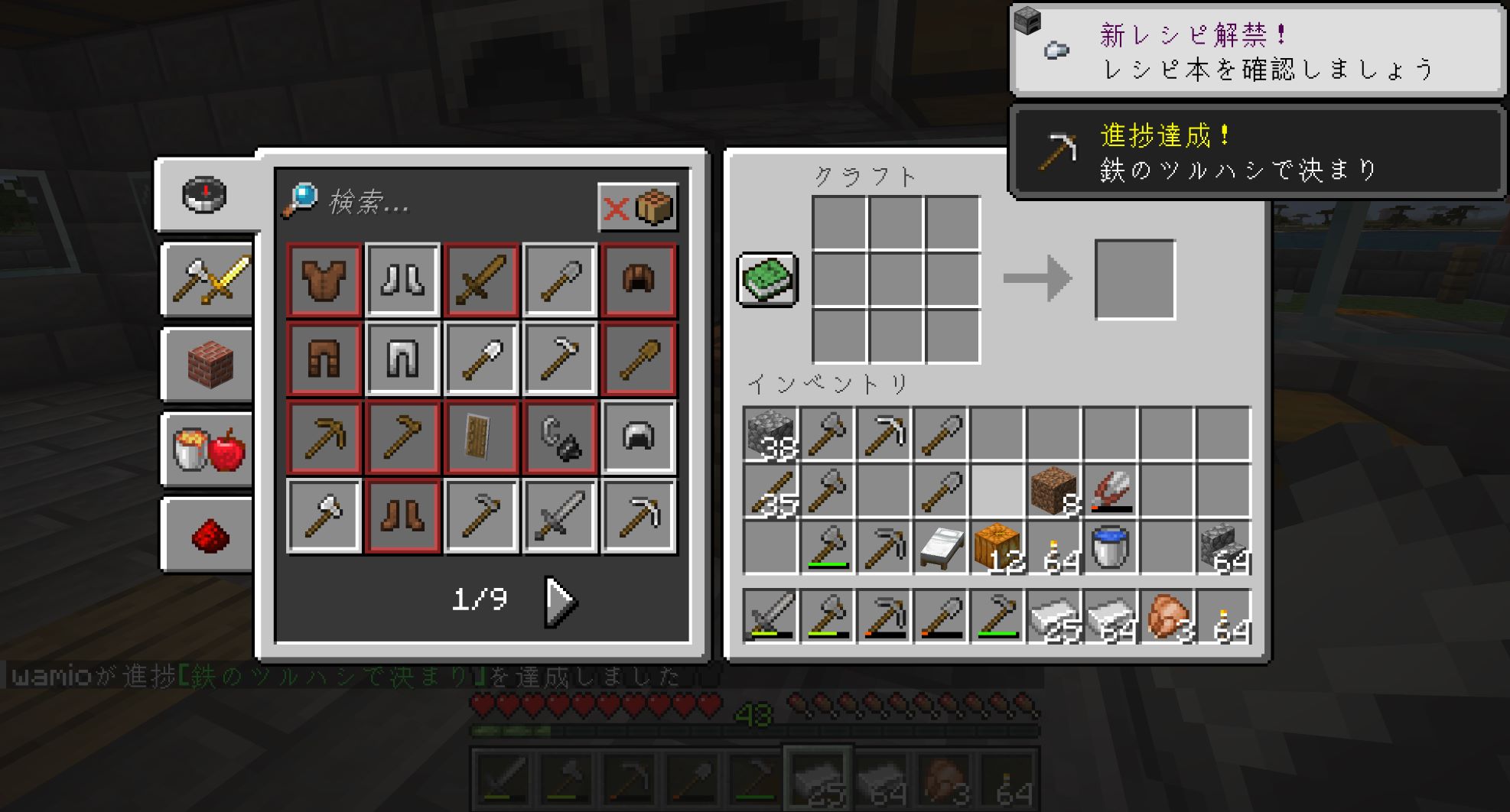Pick the flint and steel recipe
The image size is (1510, 812).
(x=559, y=437)
